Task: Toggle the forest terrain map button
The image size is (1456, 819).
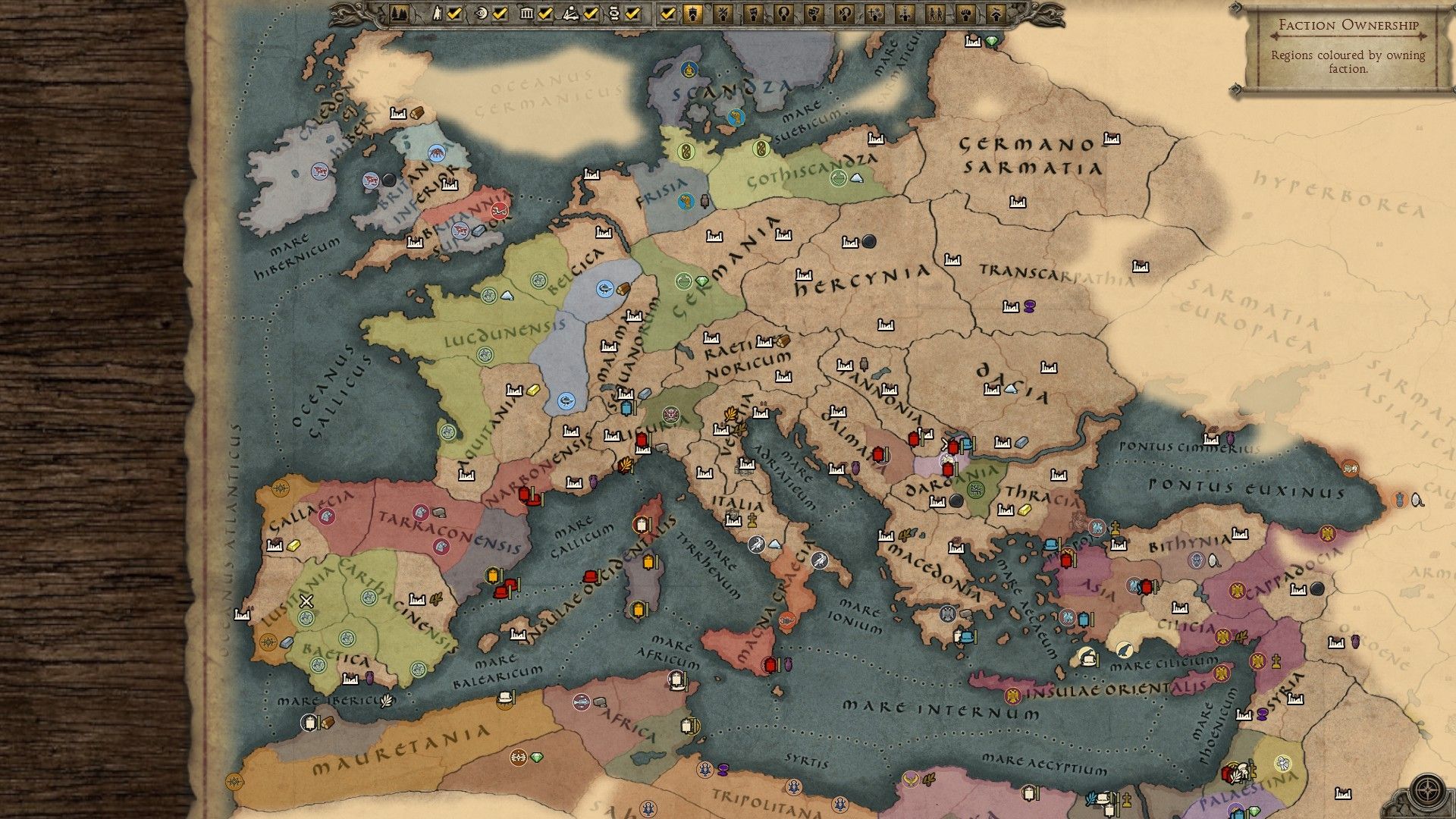Action: click(400, 13)
